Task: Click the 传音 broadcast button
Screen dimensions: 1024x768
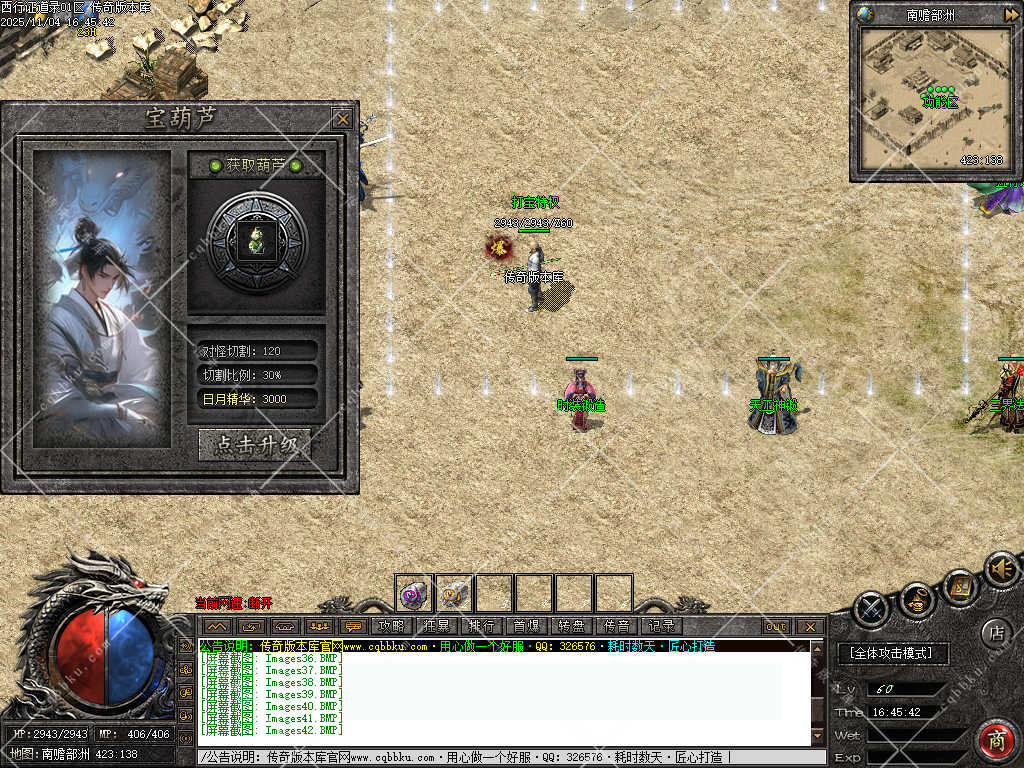Action: [x=616, y=626]
